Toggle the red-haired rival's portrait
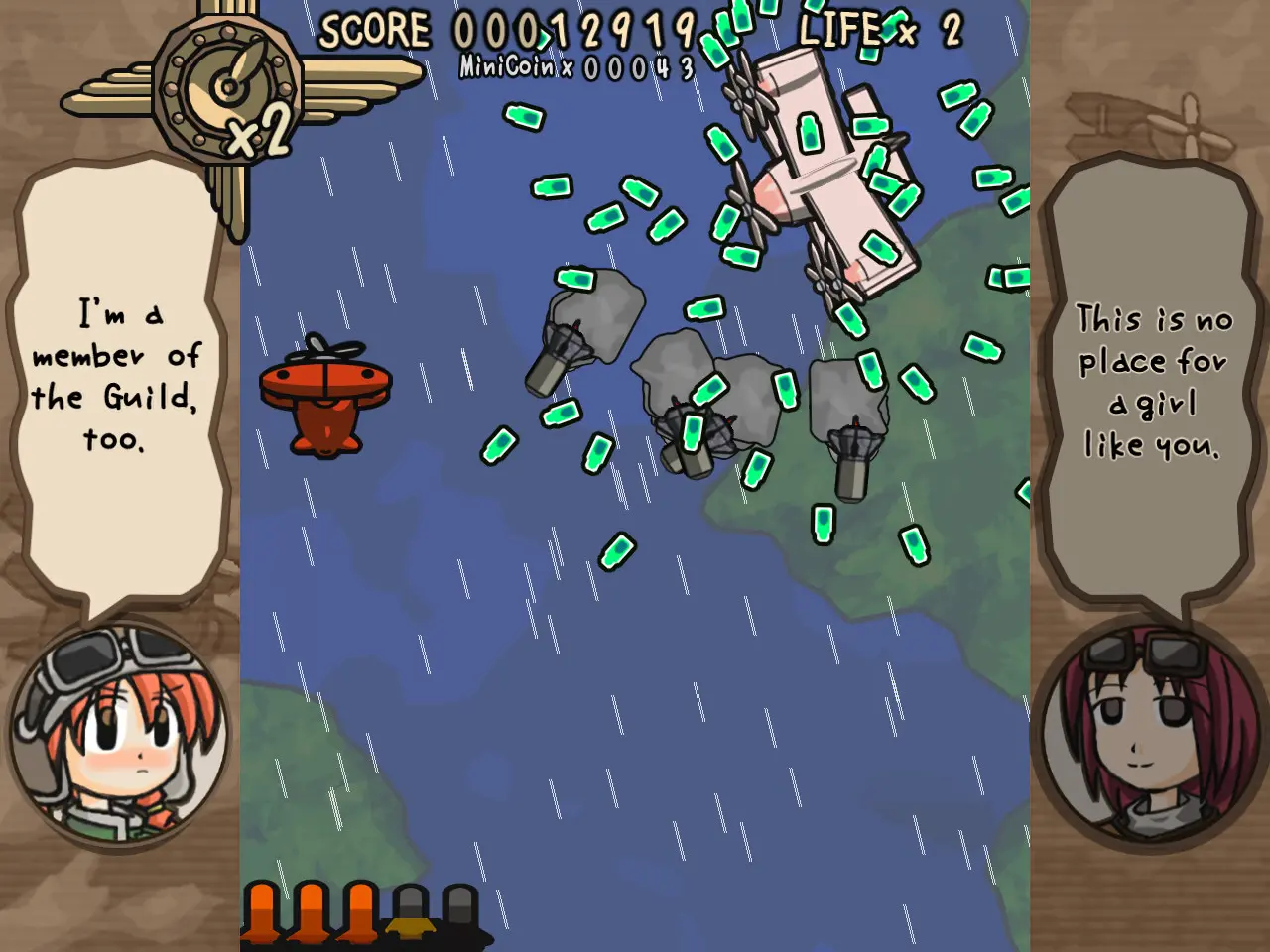Viewport: 1270px width, 952px height. click(x=1151, y=734)
